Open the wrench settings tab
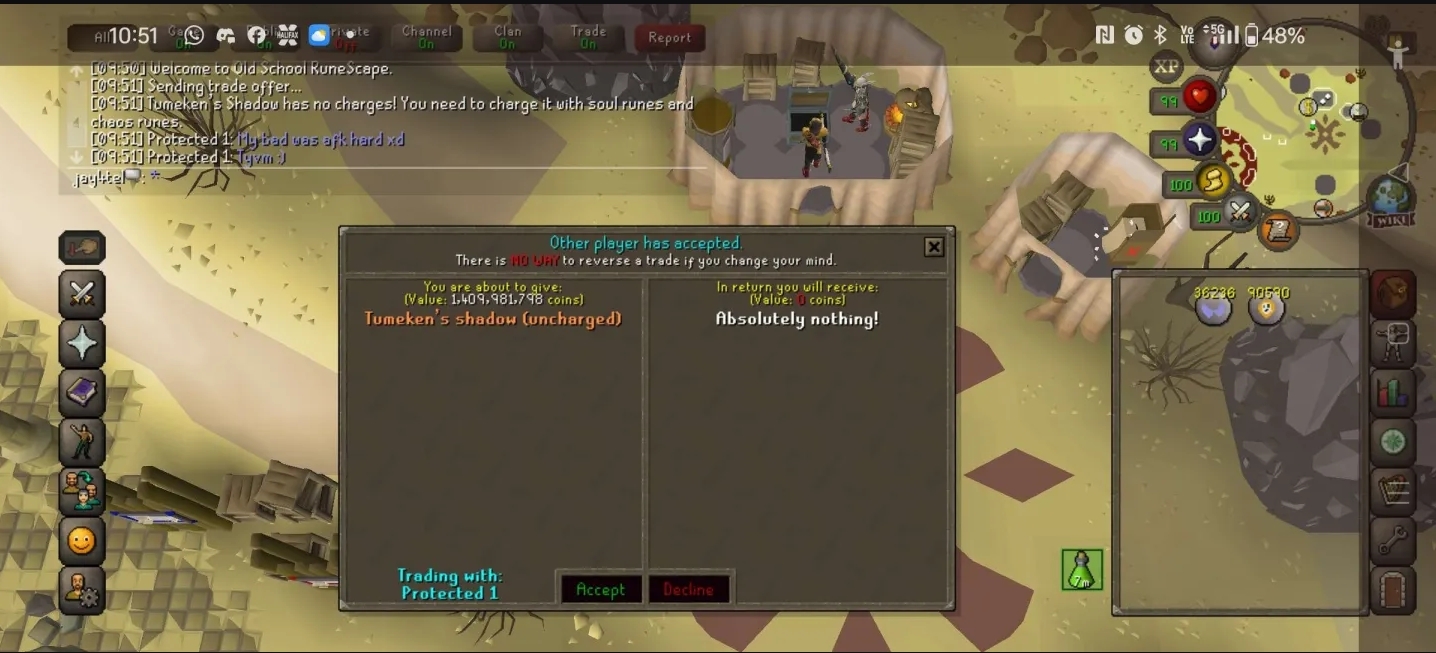The image size is (1436, 653). click(x=1392, y=540)
